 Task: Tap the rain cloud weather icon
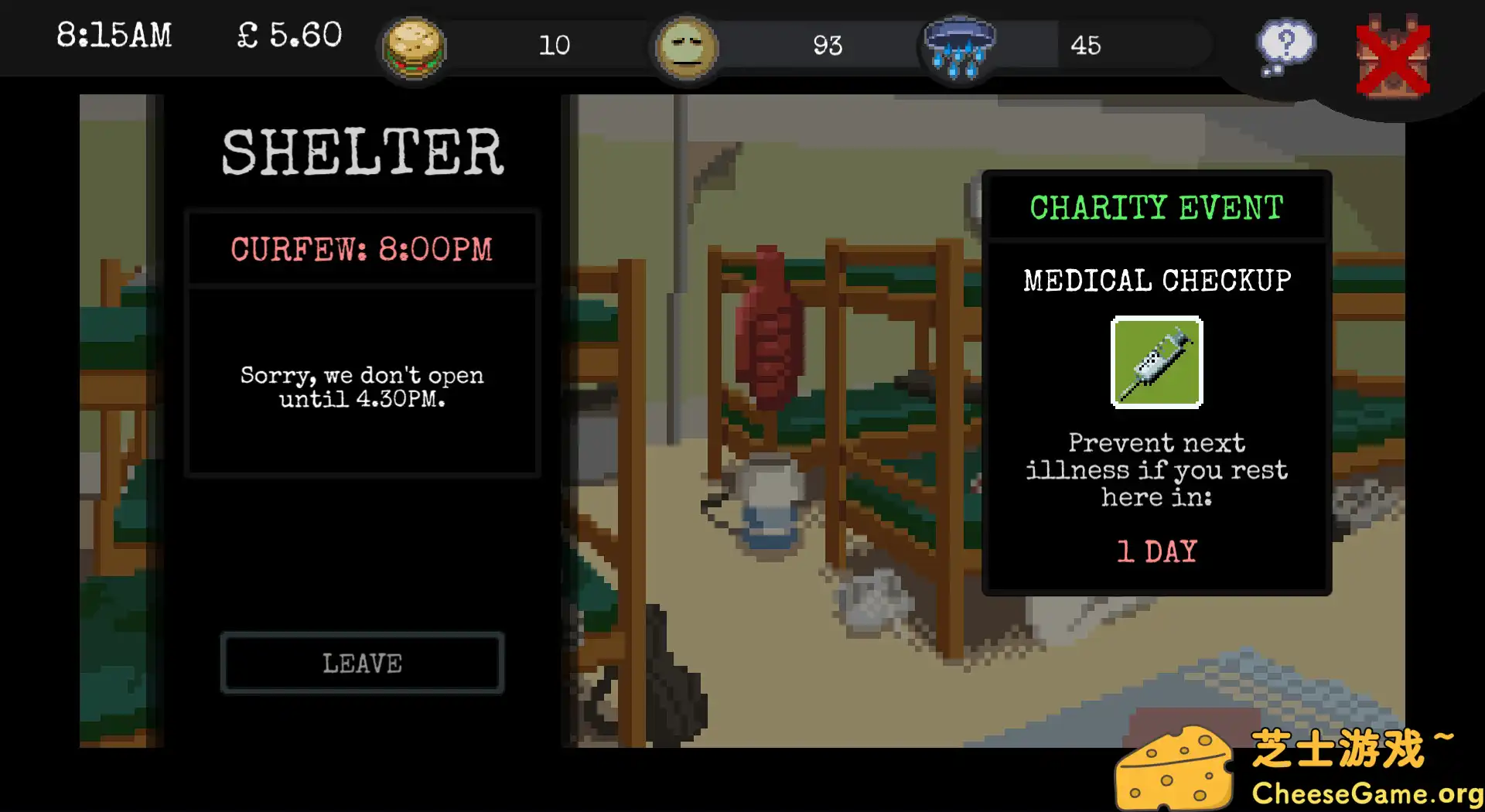point(959,48)
